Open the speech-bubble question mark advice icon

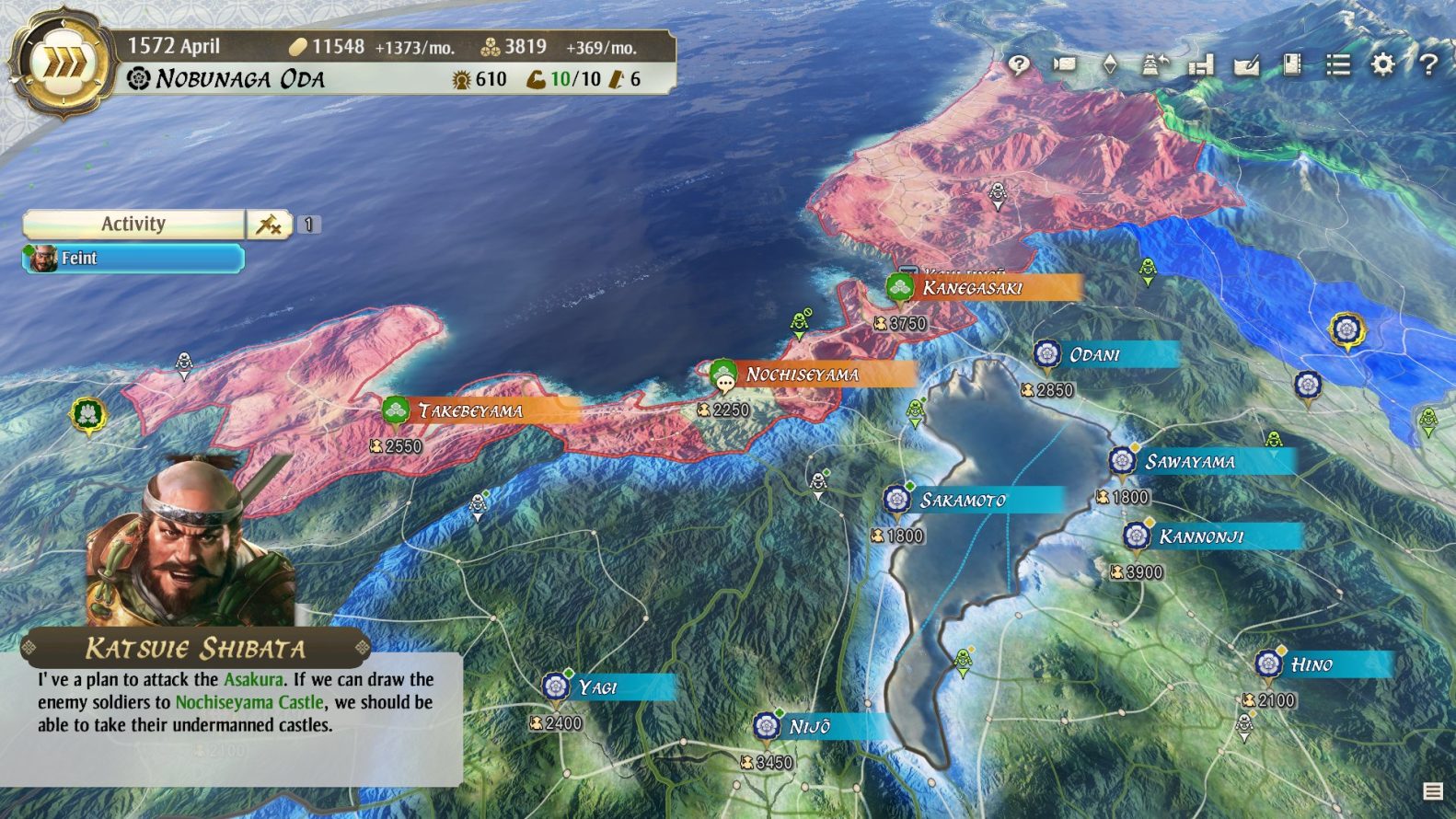click(x=1018, y=64)
